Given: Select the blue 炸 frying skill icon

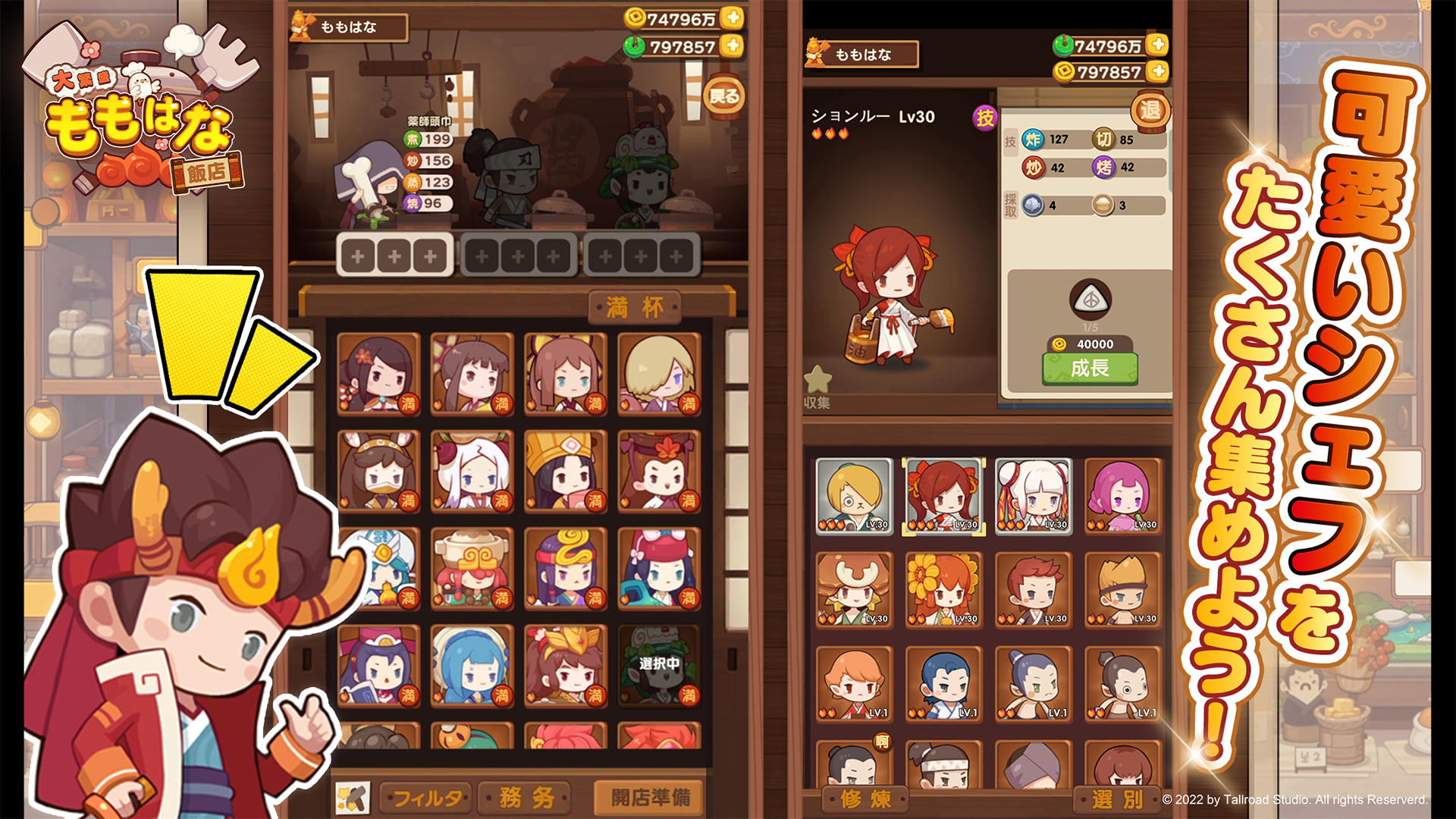Looking at the screenshot, I should pos(1034,140).
